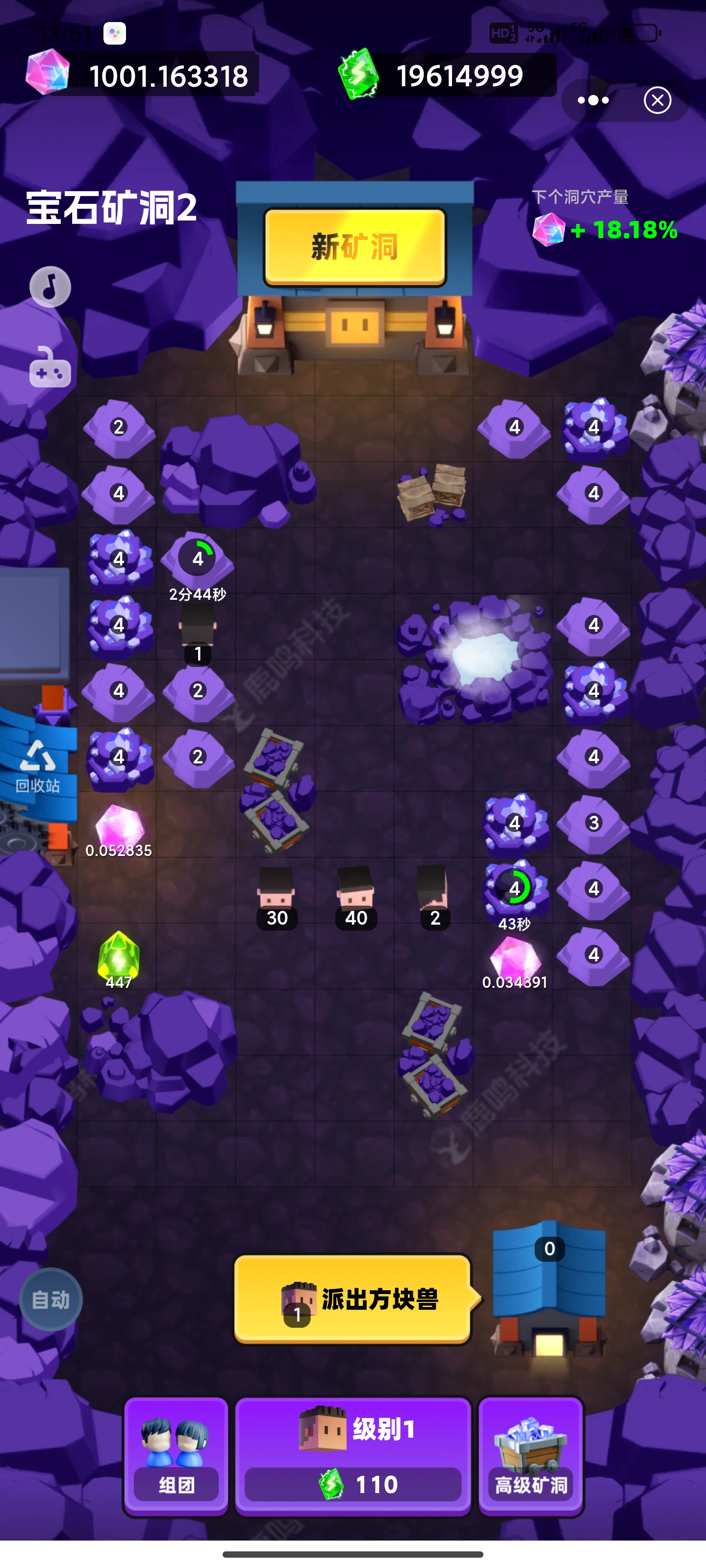Collect the green gem labeled 447
The height and width of the screenshot is (1568, 706).
click(x=119, y=957)
